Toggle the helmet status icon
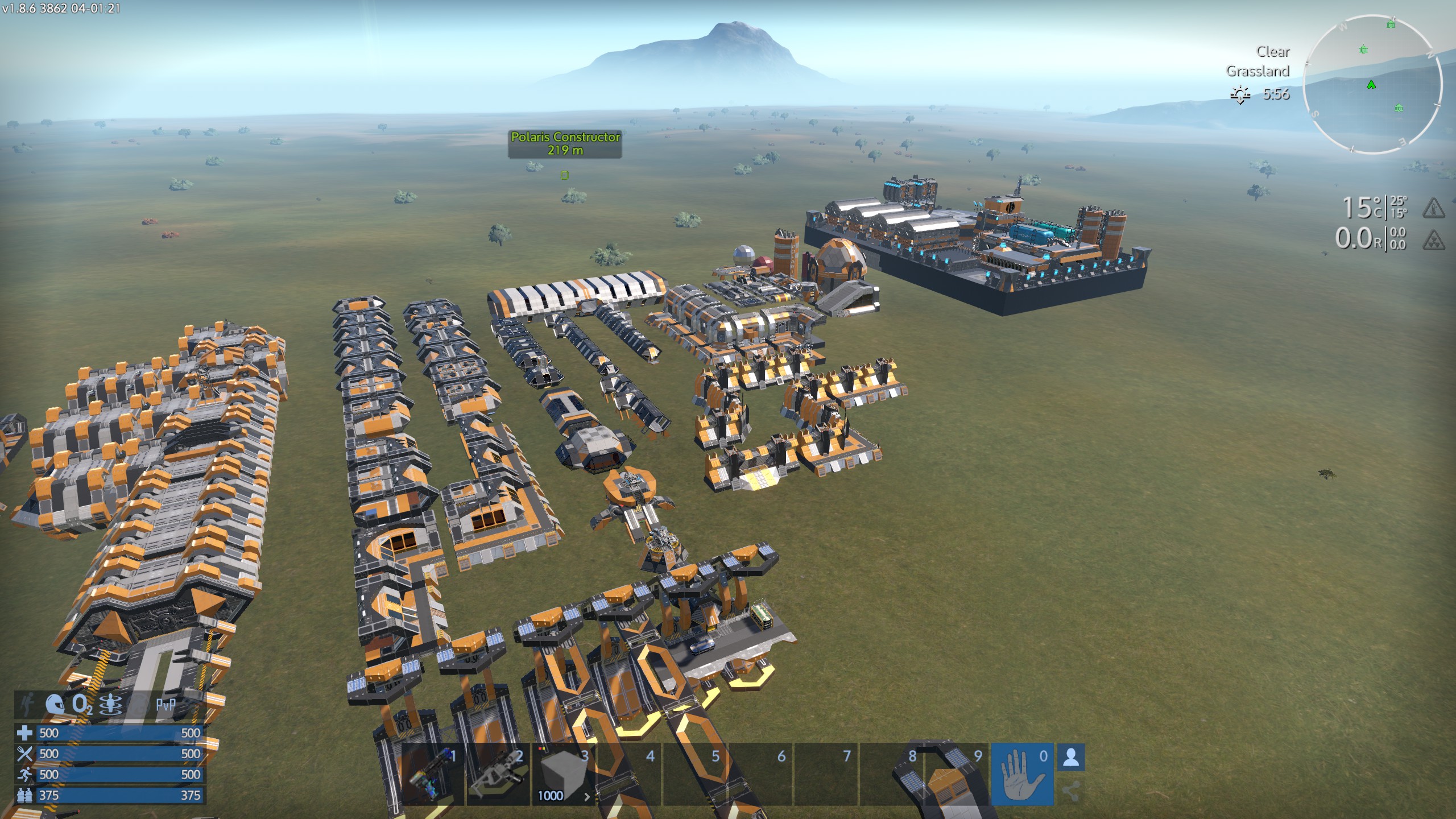This screenshot has height=819, width=1456. 55,704
